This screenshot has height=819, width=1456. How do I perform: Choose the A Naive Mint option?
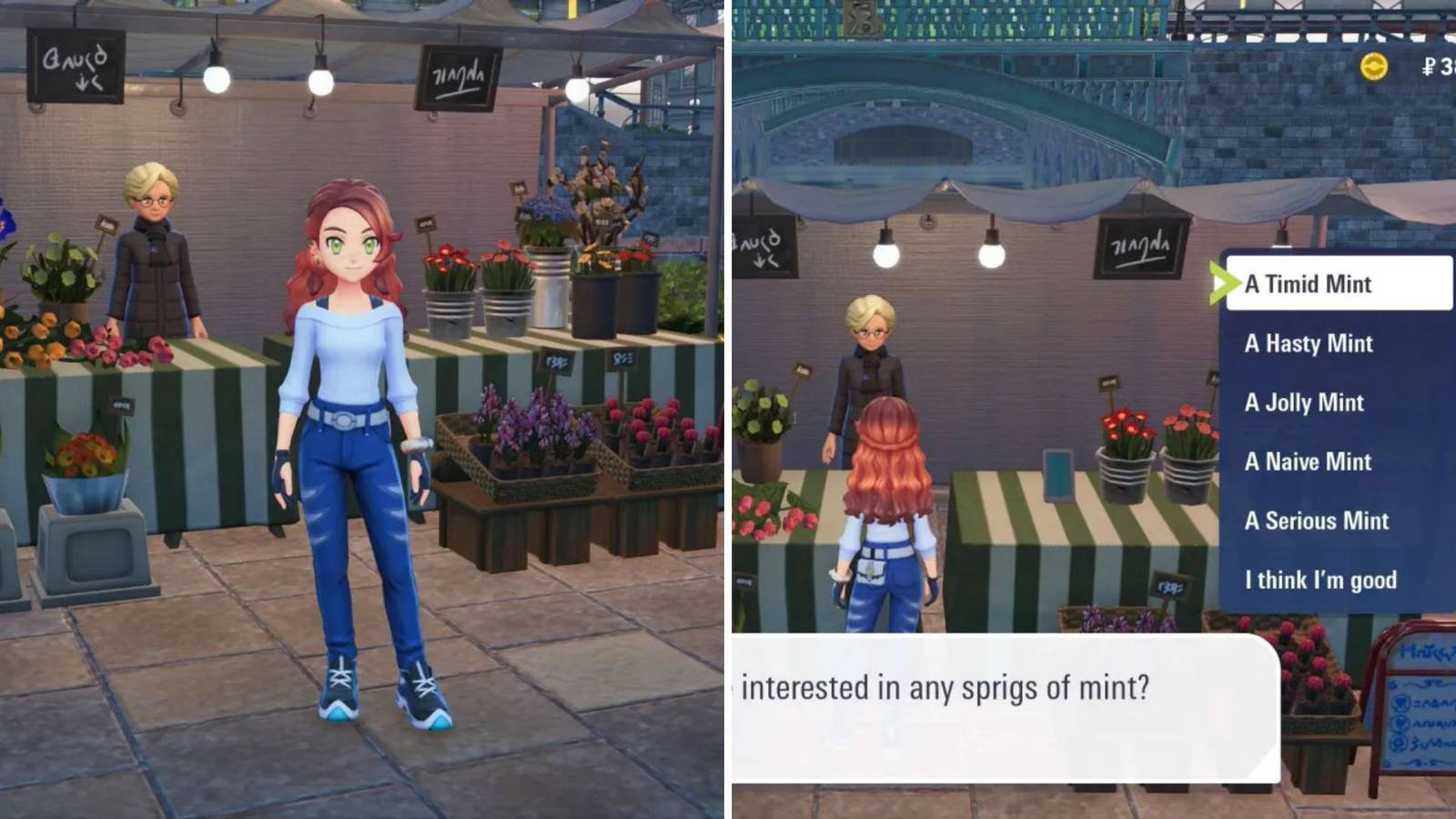(1308, 461)
